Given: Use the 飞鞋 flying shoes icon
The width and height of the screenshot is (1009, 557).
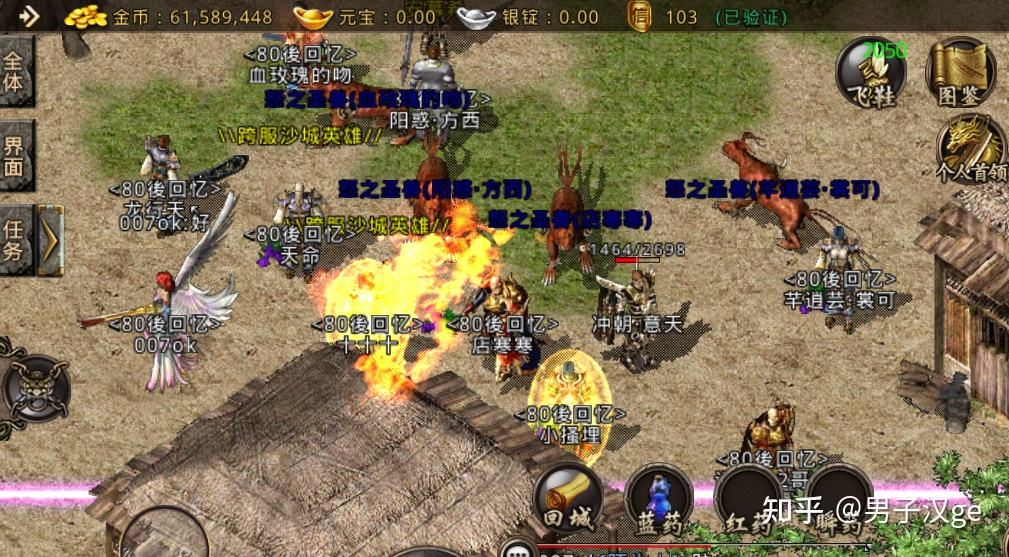Looking at the screenshot, I should pos(870,73).
